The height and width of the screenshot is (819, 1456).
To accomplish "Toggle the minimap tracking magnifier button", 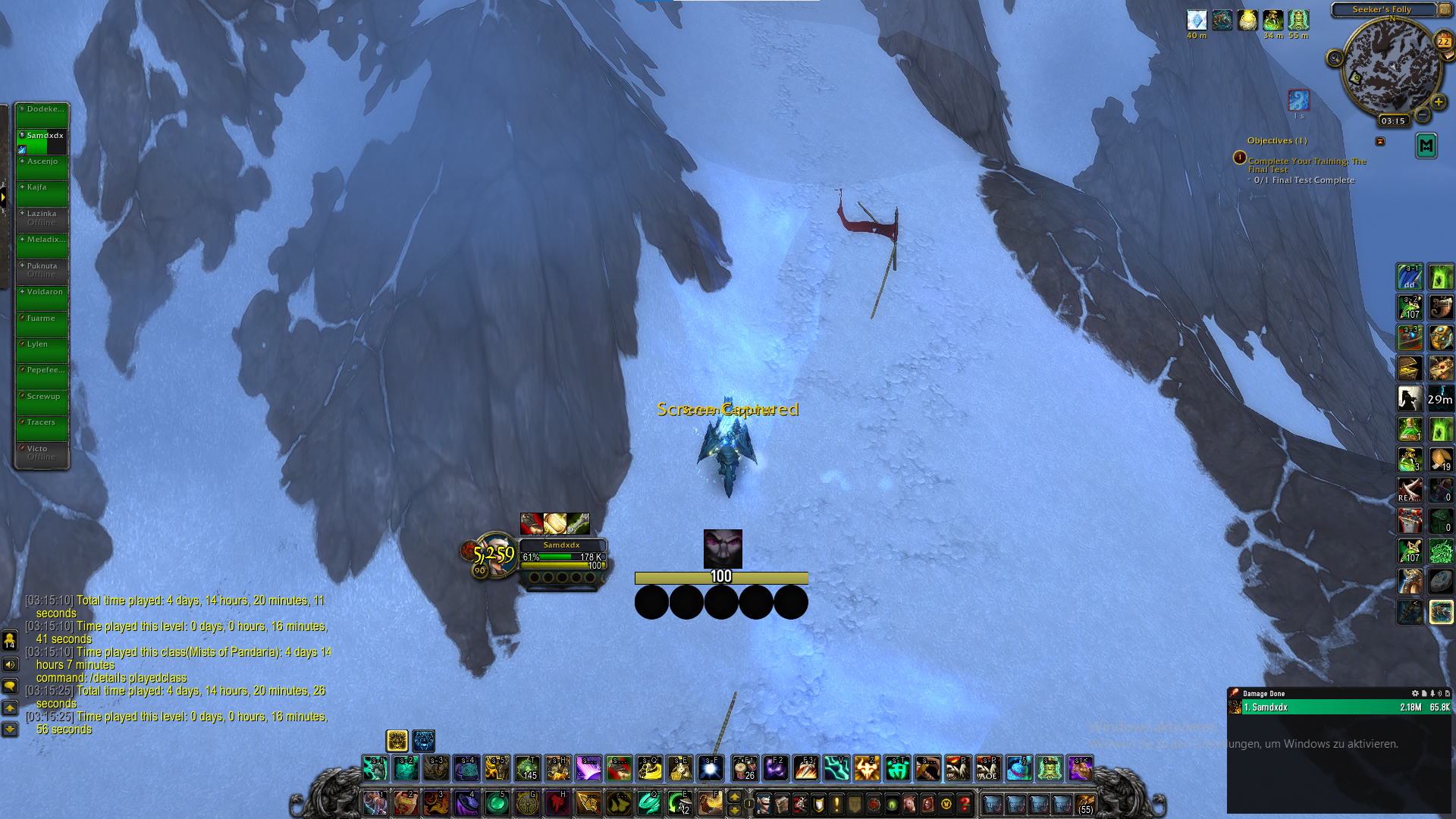I will [x=1335, y=58].
